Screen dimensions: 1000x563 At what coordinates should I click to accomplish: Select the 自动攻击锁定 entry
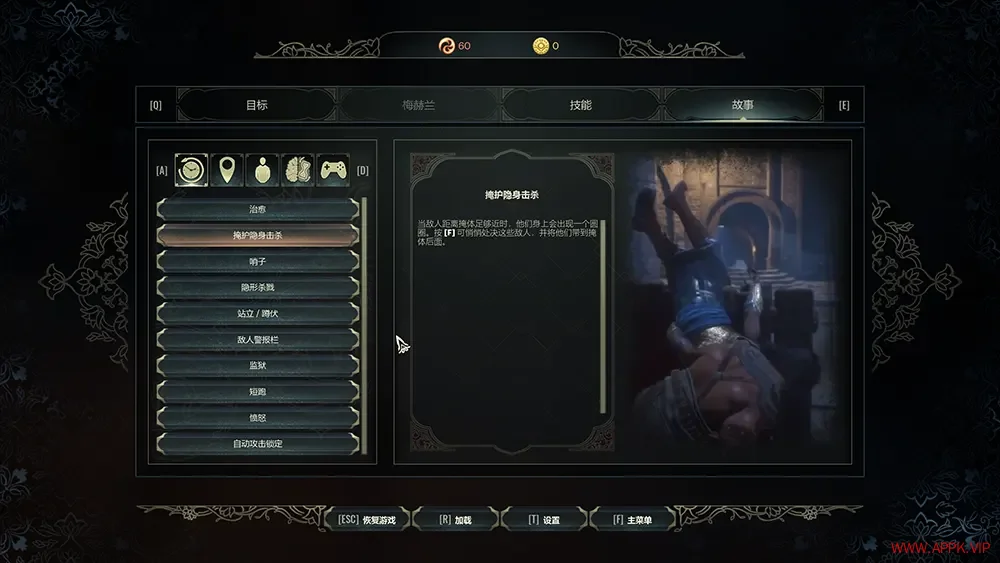click(x=257, y=443)
